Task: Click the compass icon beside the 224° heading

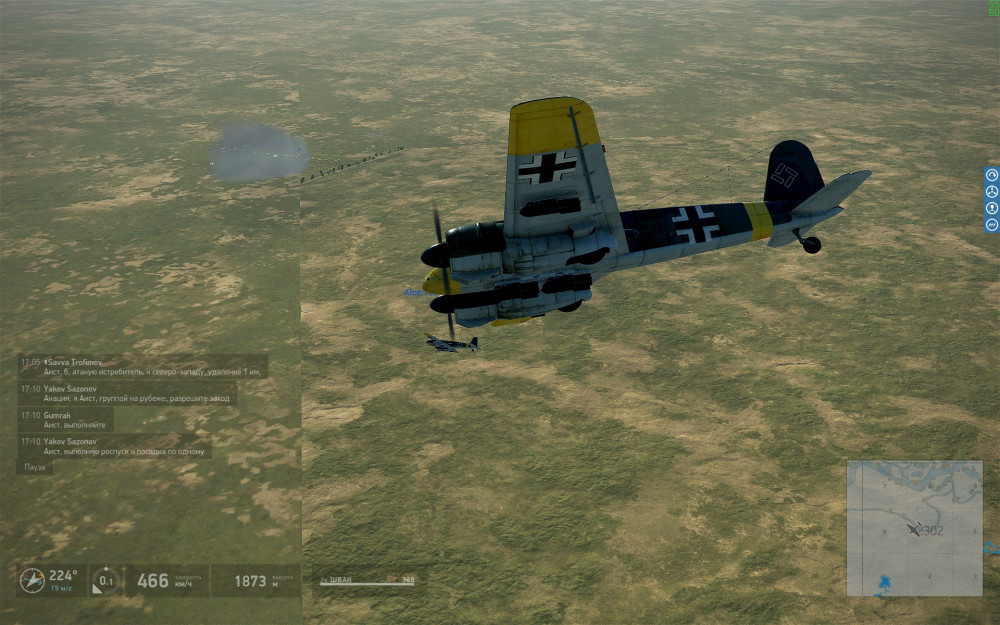Action: pyautogui.click(x=32, y=580)
